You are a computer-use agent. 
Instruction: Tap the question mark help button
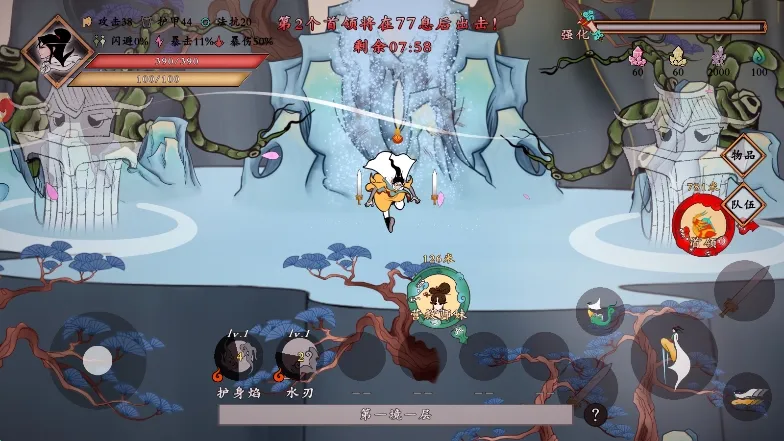(x=595, y=414)
